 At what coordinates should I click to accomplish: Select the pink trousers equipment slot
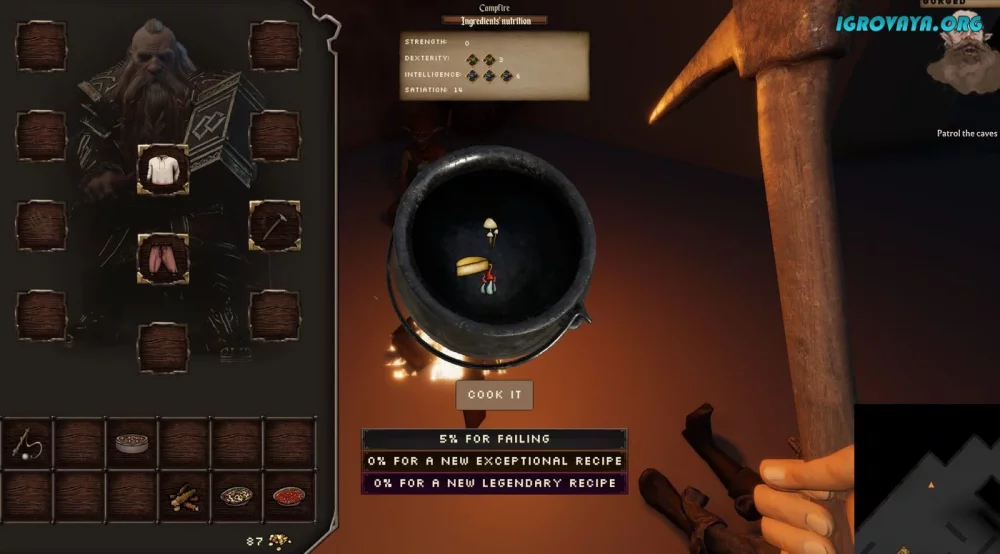[x=163, y=258]
